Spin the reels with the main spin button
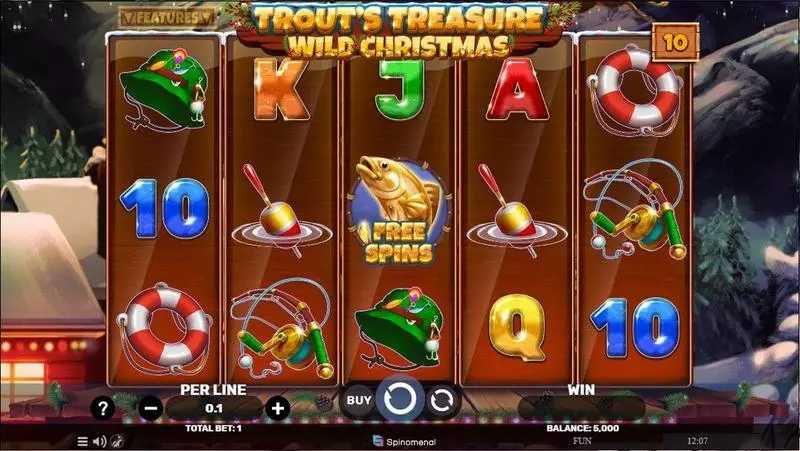This screenshot has width=800, height=451. click(399, 401)
